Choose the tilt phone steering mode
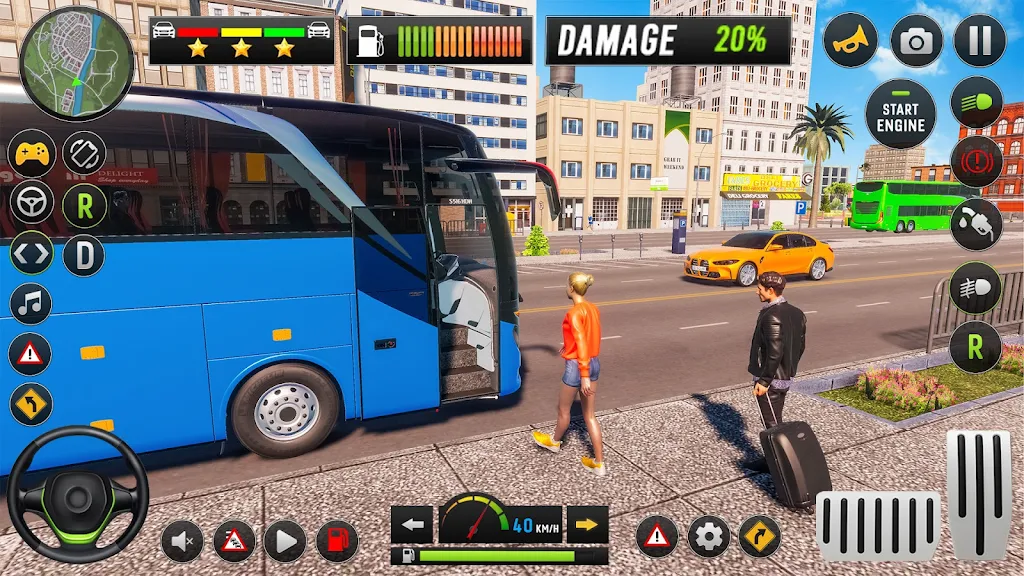The width and height of the screenshot is (1024, 576). [84, 154]
